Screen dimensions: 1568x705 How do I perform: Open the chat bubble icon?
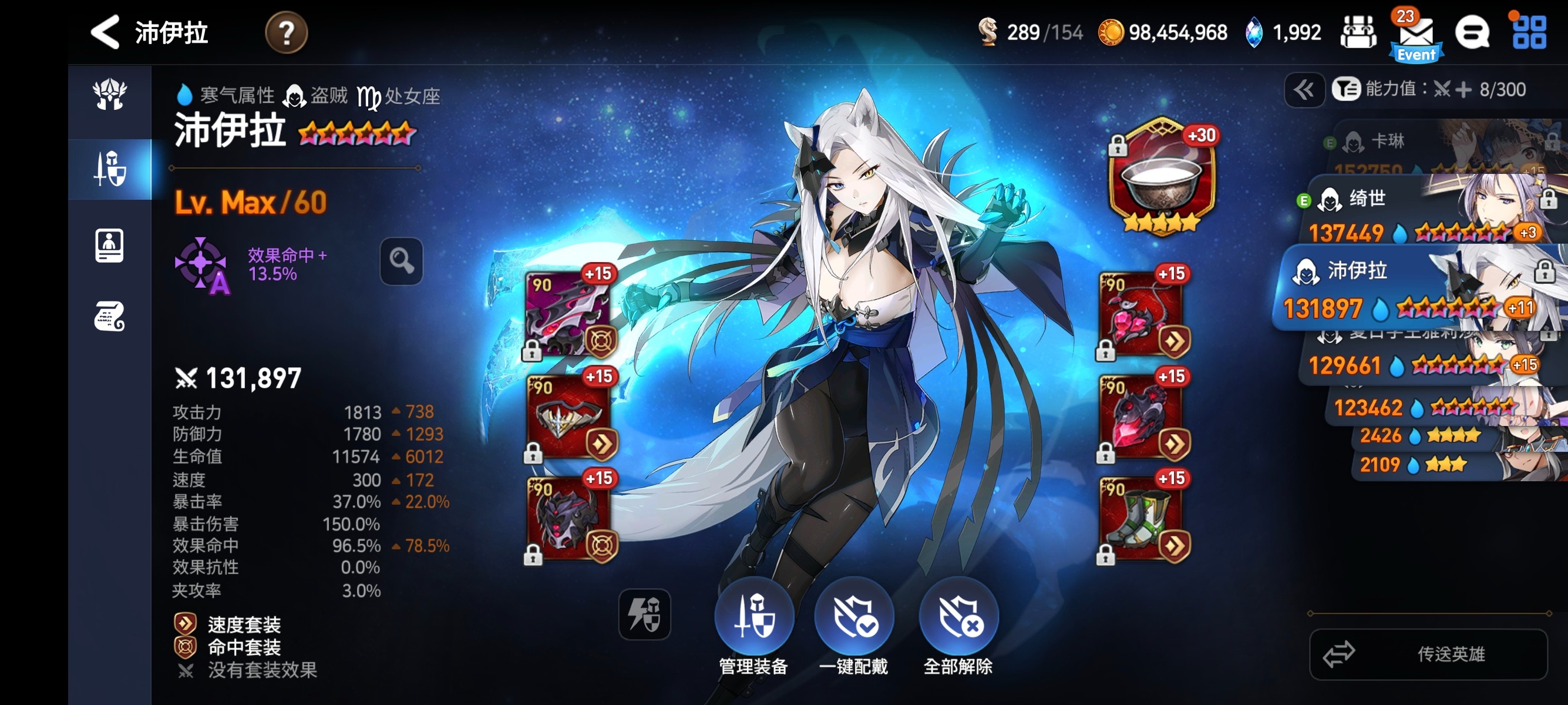point(1471,32)
